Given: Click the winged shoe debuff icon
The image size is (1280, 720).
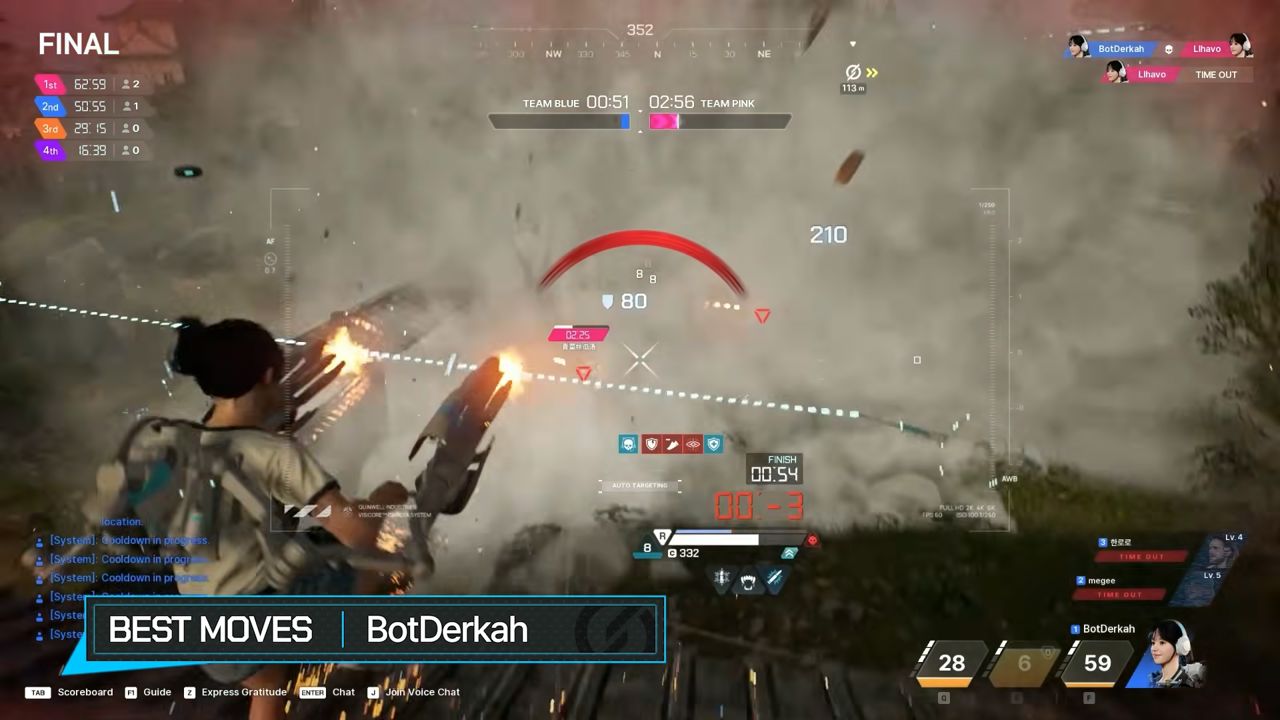Looking at the screenshot, I should 671,443.
